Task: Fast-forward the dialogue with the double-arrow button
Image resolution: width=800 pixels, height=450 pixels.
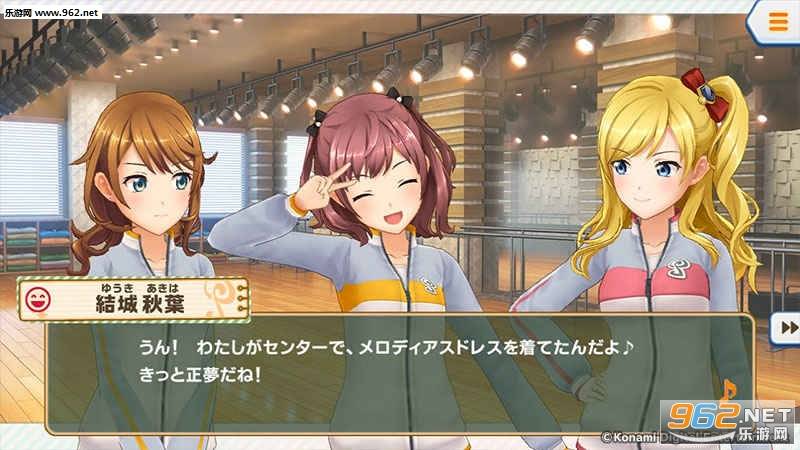Action: pyautogui.click(x=788, y=327)
